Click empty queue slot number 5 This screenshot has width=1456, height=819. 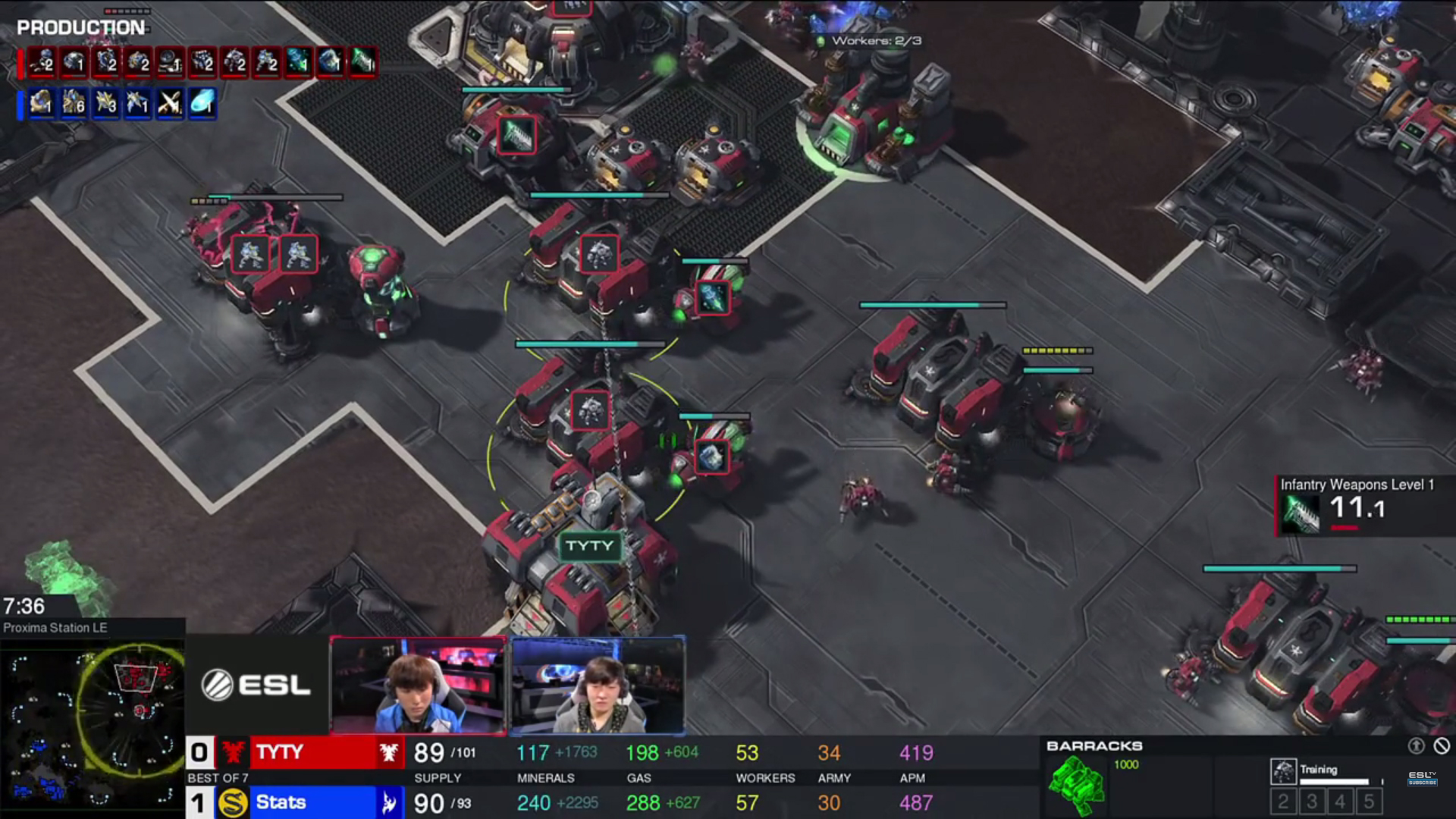click(1369, 802)
